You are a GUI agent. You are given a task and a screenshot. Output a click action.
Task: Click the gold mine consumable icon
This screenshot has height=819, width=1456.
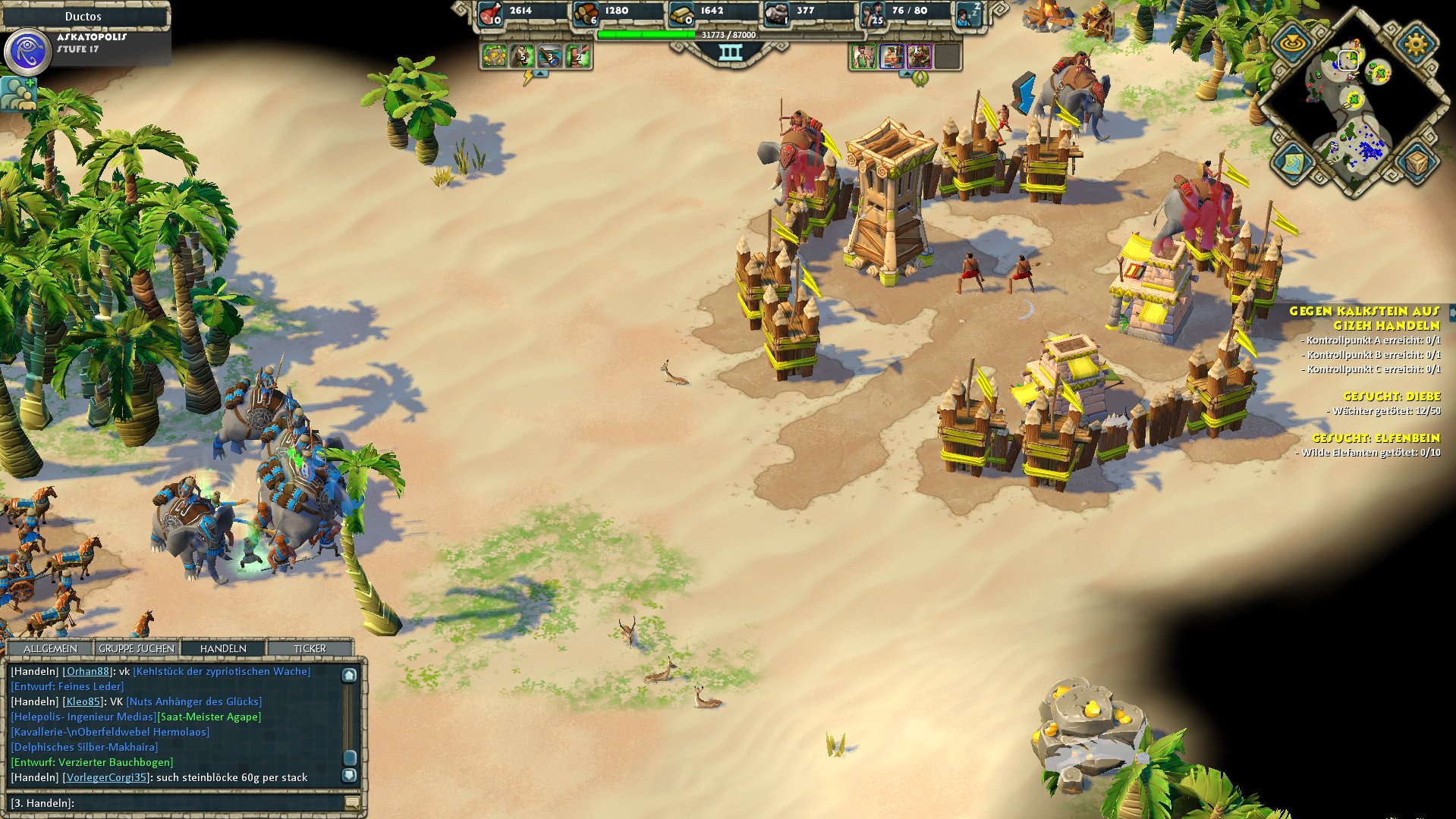click(x=494, y=56)
